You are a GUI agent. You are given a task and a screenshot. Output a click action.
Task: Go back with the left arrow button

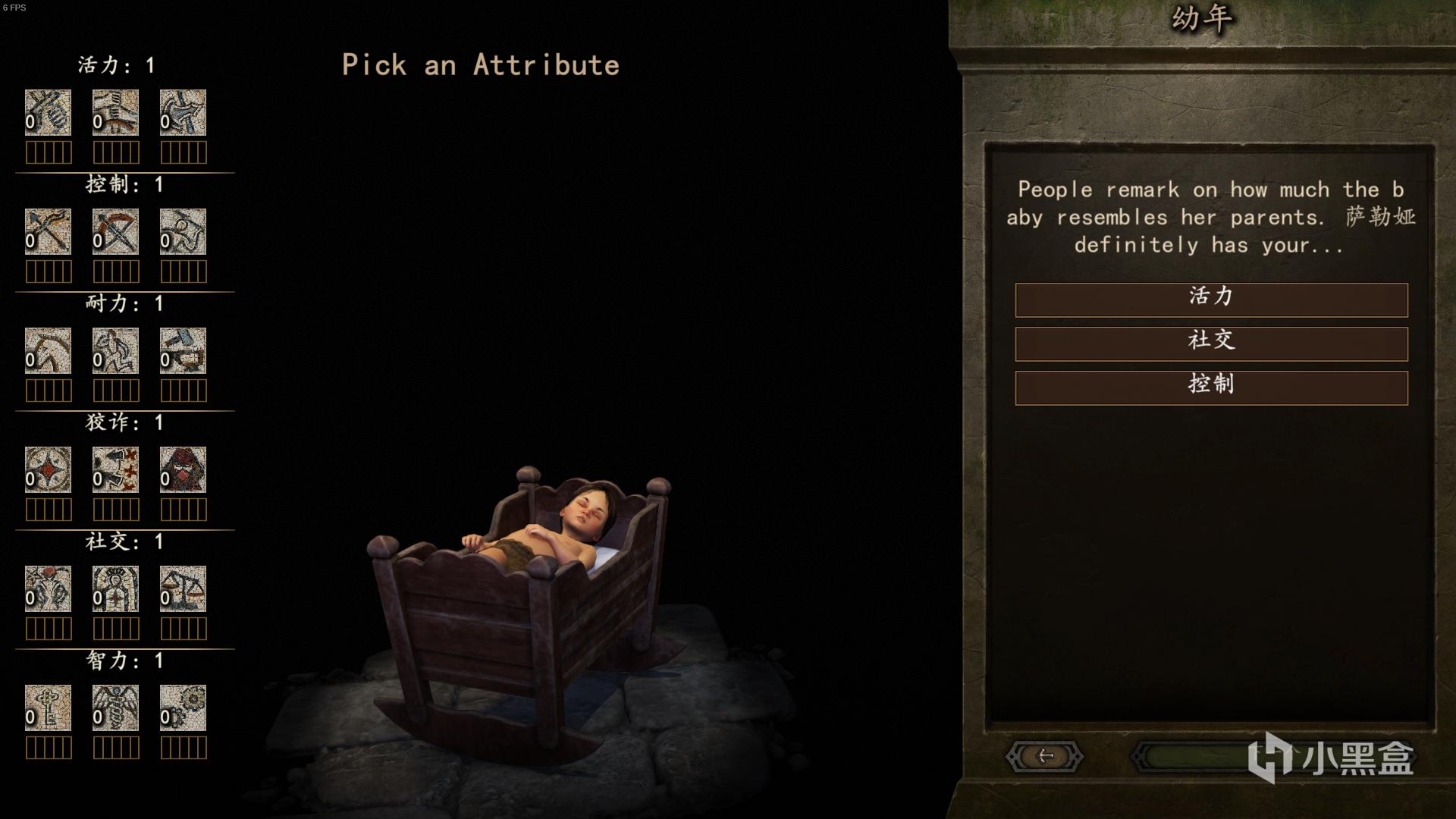(x=1045, y=756)
